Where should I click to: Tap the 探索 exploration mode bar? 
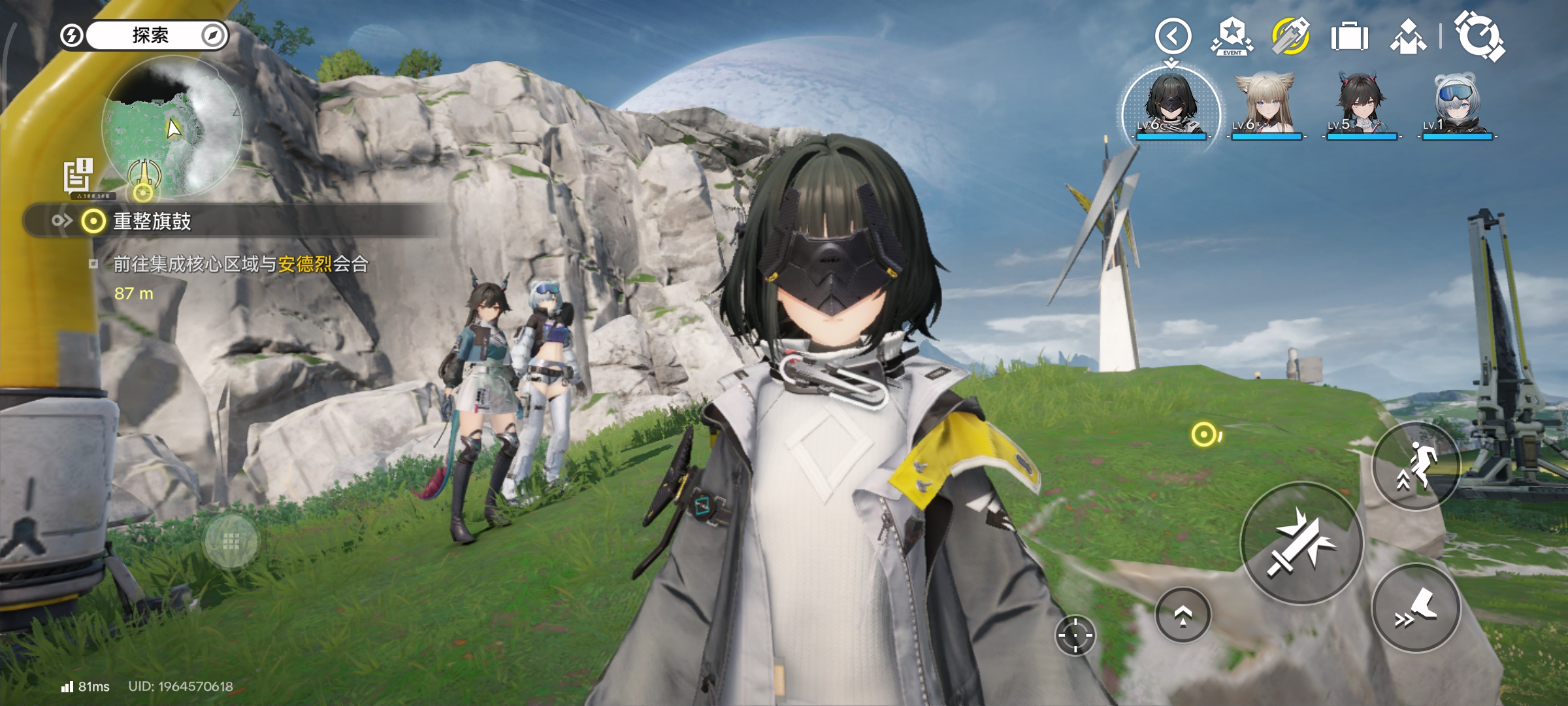tap(150, 35)
